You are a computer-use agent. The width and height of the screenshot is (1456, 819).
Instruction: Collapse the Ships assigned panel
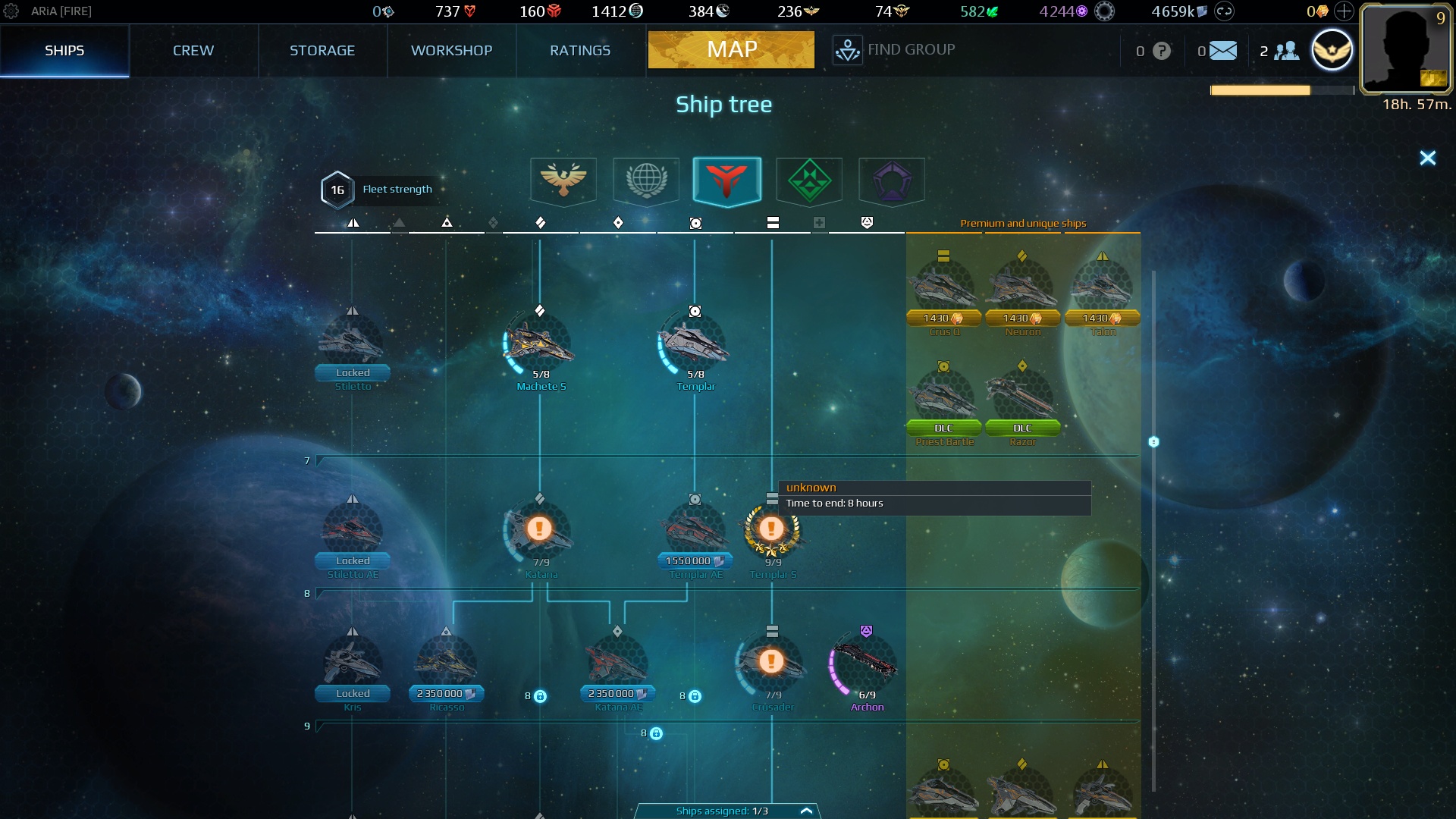[806, 810]
